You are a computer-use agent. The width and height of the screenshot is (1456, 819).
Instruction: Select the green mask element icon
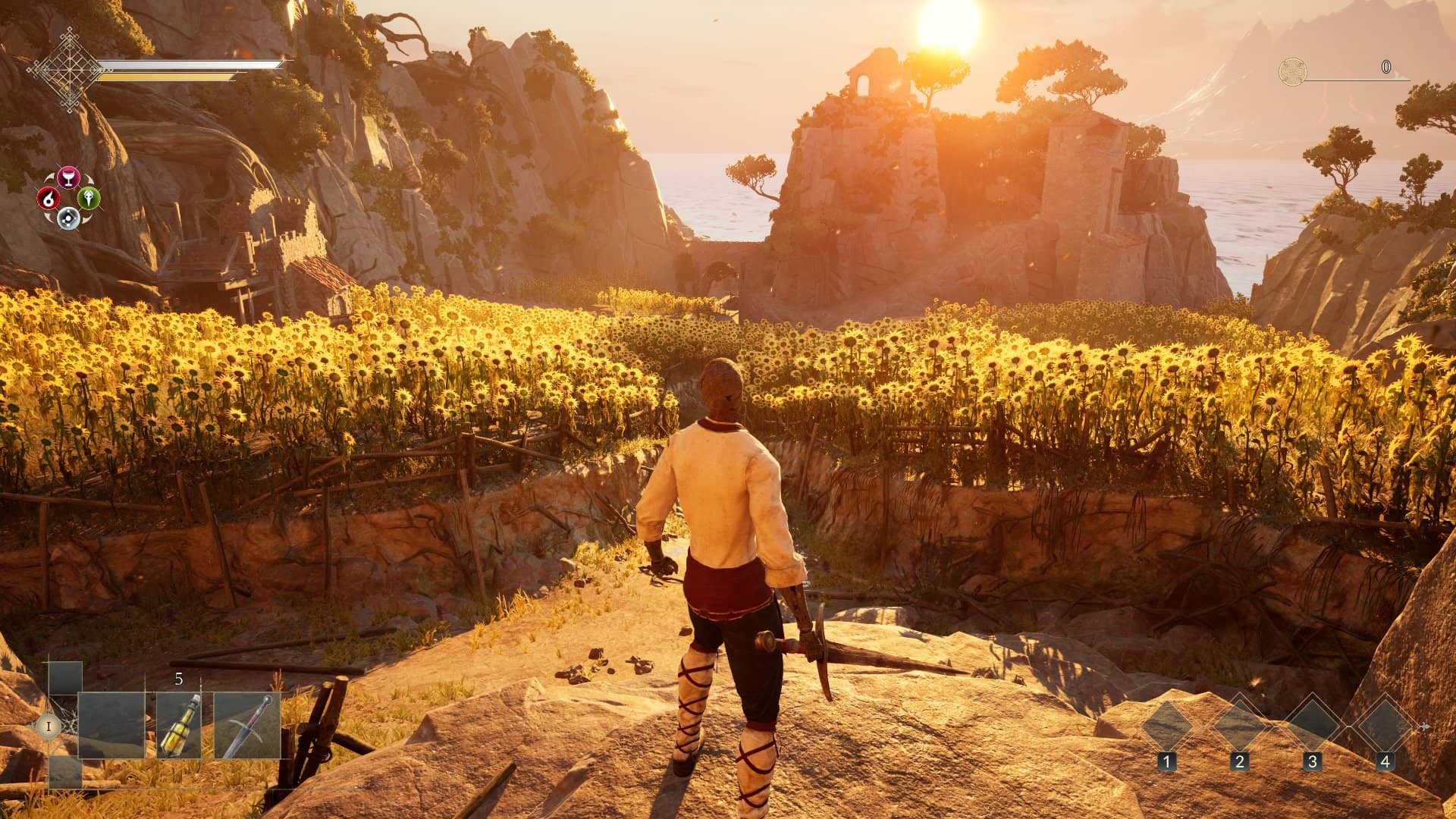(x=89, y=199)
